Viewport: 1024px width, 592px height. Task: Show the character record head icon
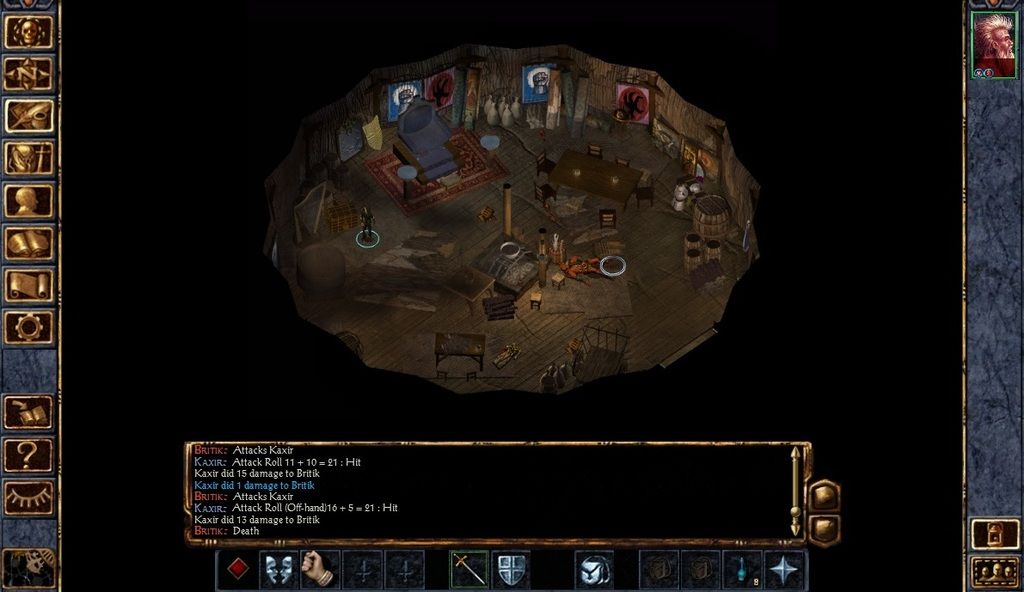click(29, 200)
